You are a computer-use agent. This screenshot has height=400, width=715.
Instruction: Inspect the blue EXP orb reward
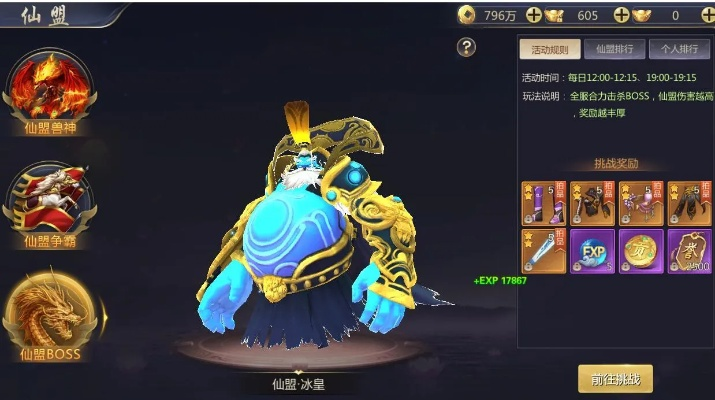[592, 251]
